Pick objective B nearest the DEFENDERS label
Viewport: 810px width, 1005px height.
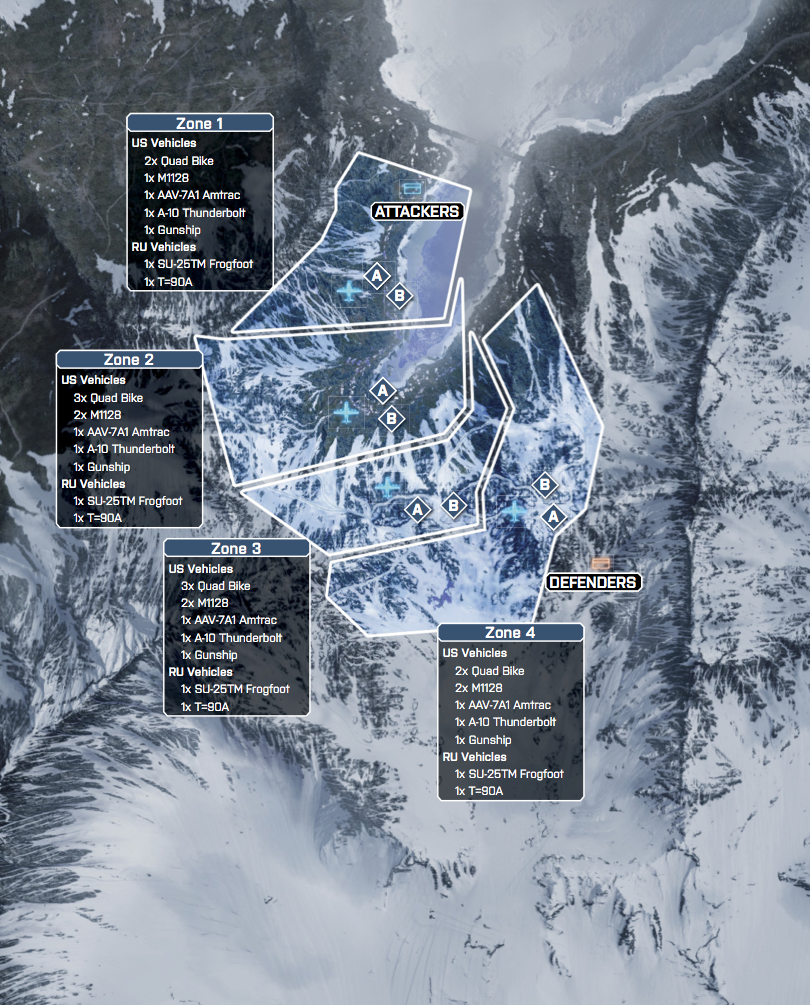point(544,485)
